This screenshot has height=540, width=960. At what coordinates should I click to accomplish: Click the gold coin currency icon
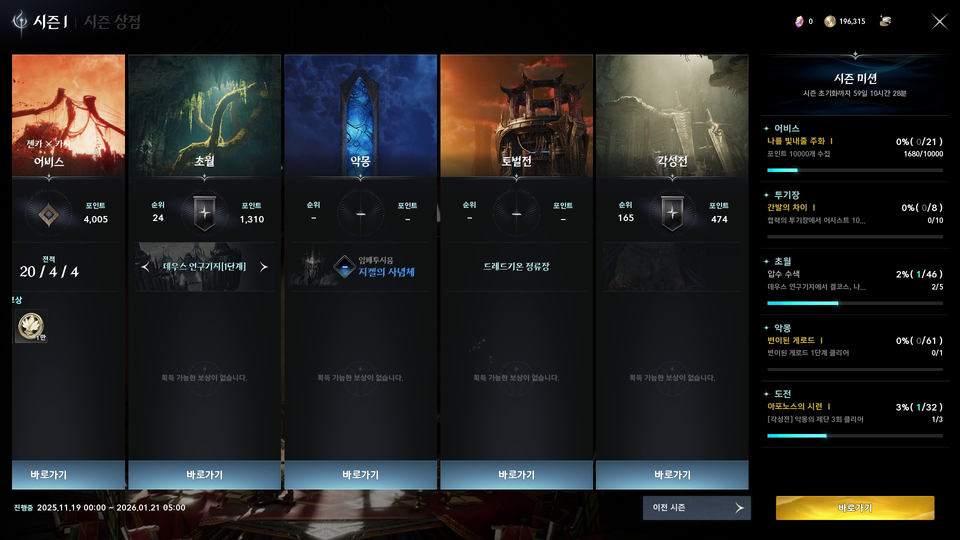(x=829, y=21)
